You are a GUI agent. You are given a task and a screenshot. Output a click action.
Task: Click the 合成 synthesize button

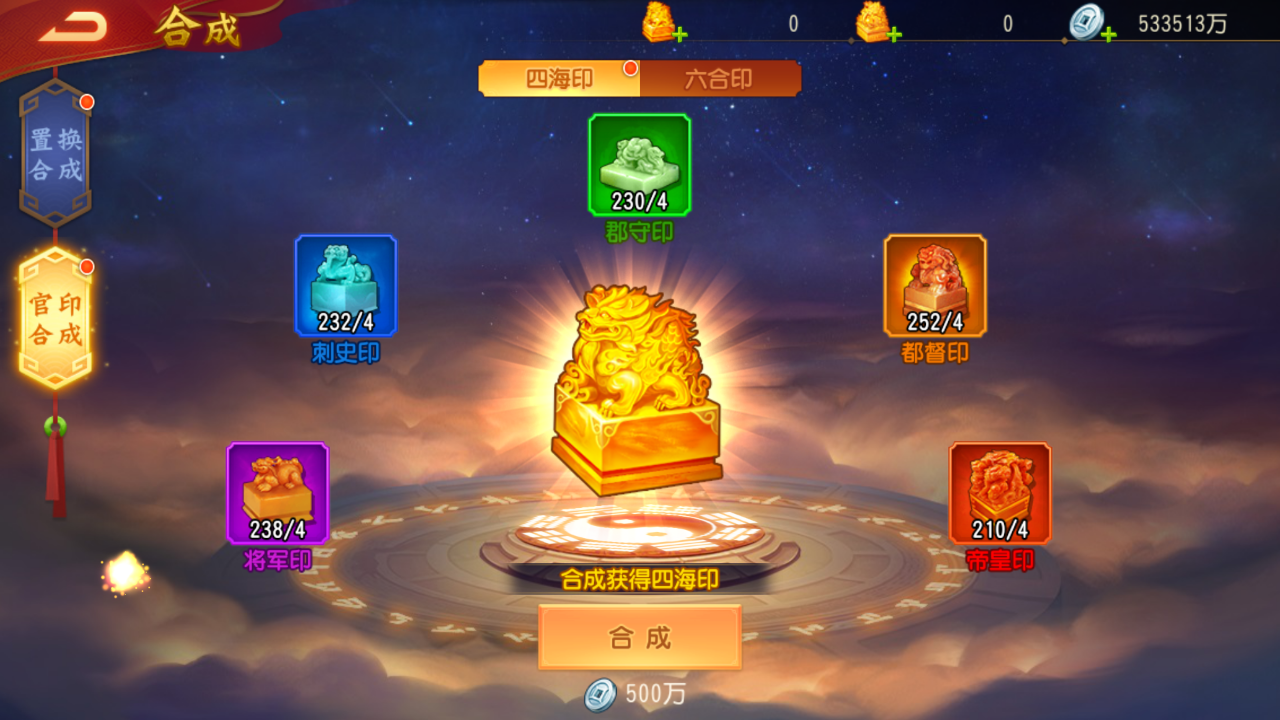point(640,637)
